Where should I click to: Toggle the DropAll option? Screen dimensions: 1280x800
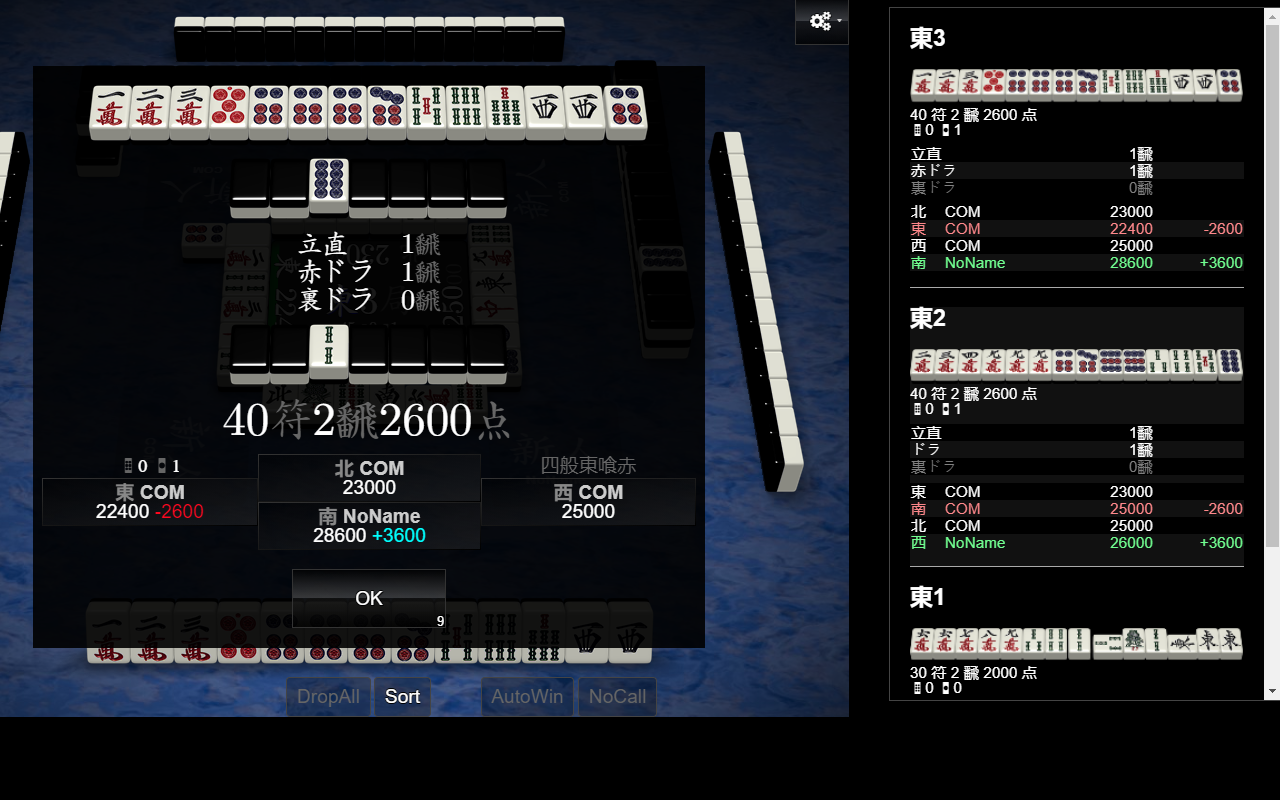click(x=328, y=697)
